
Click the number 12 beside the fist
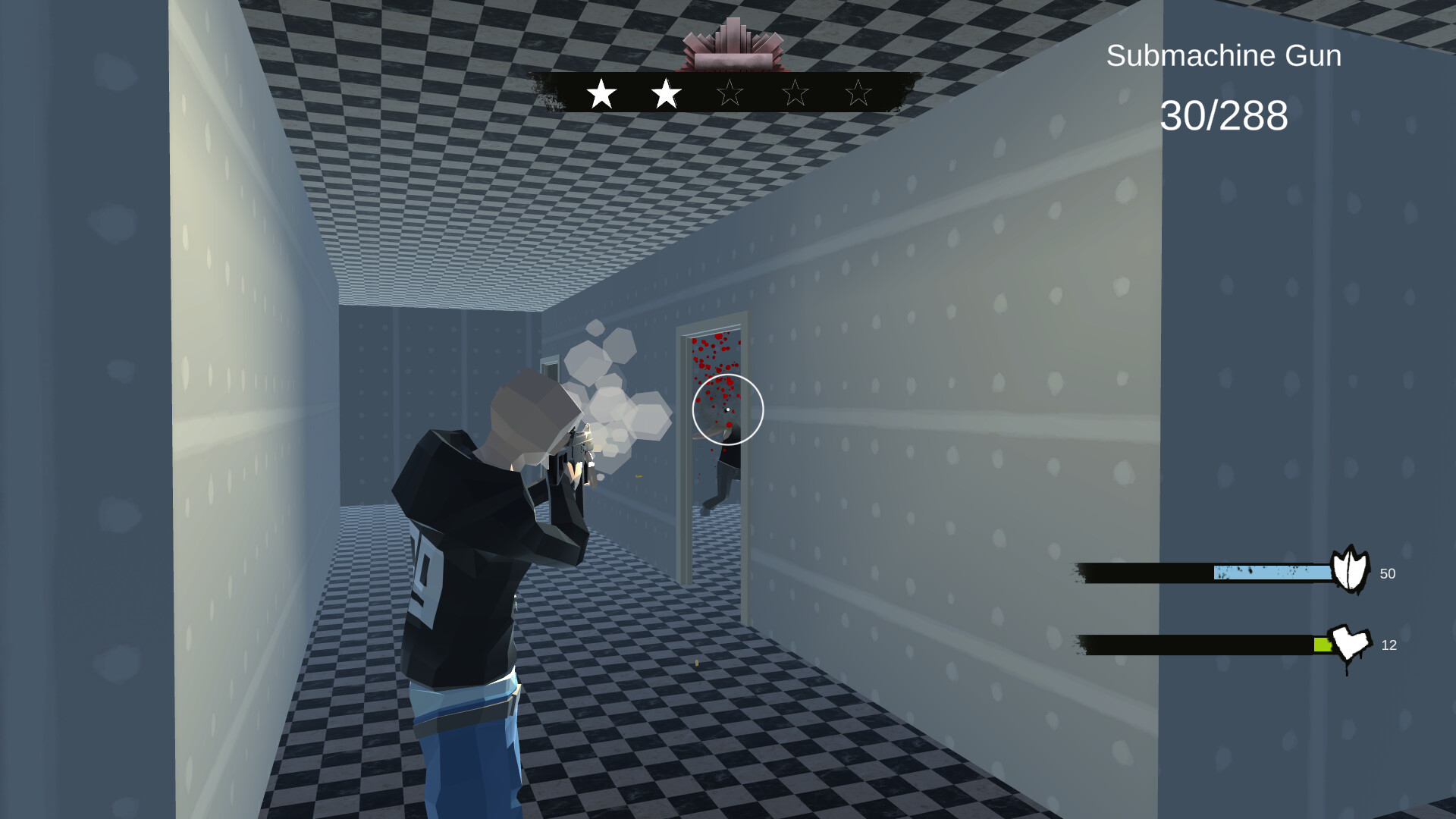coord(1390,645)
